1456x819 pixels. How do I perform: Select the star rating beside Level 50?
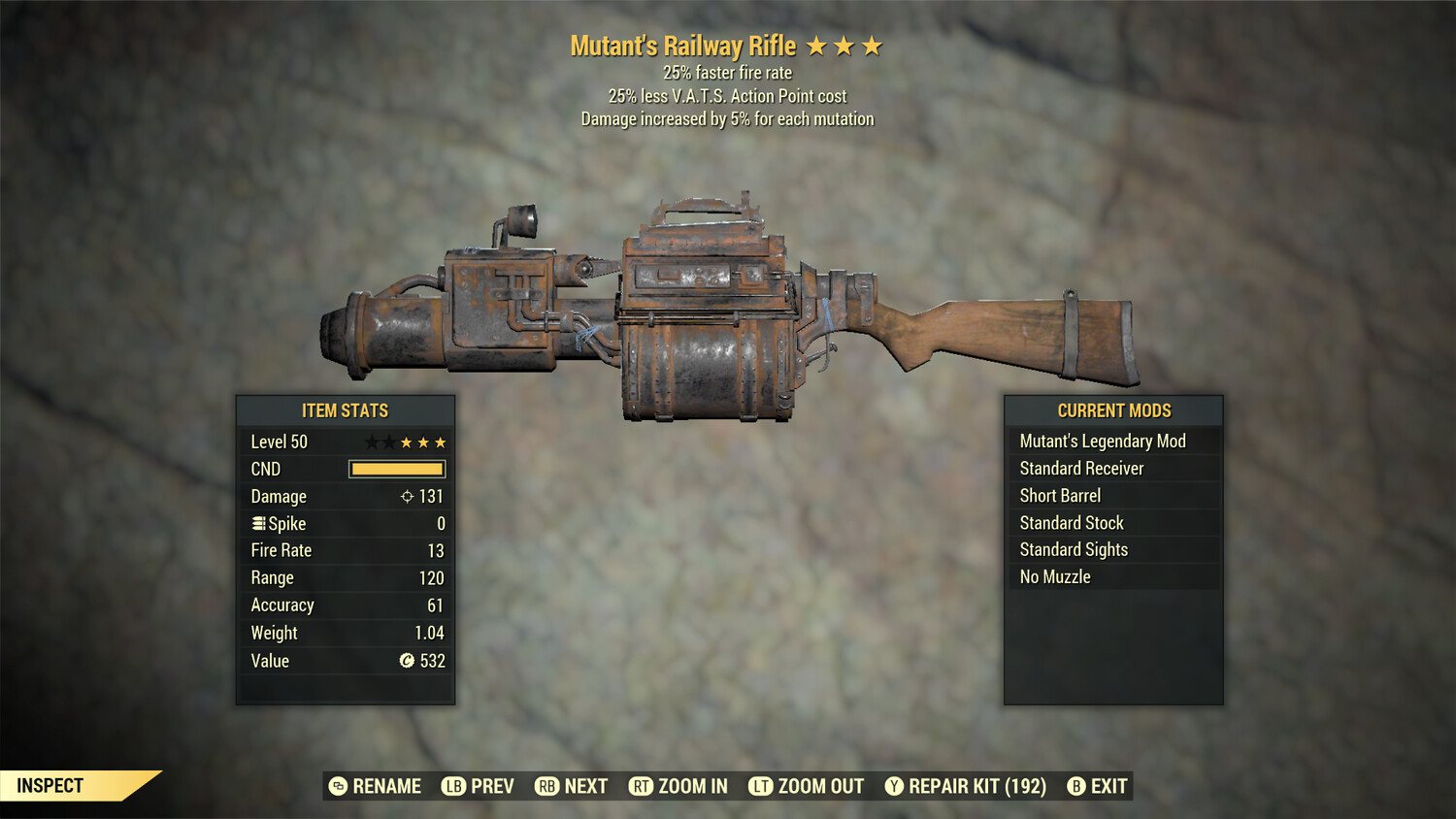click(407, 442)
